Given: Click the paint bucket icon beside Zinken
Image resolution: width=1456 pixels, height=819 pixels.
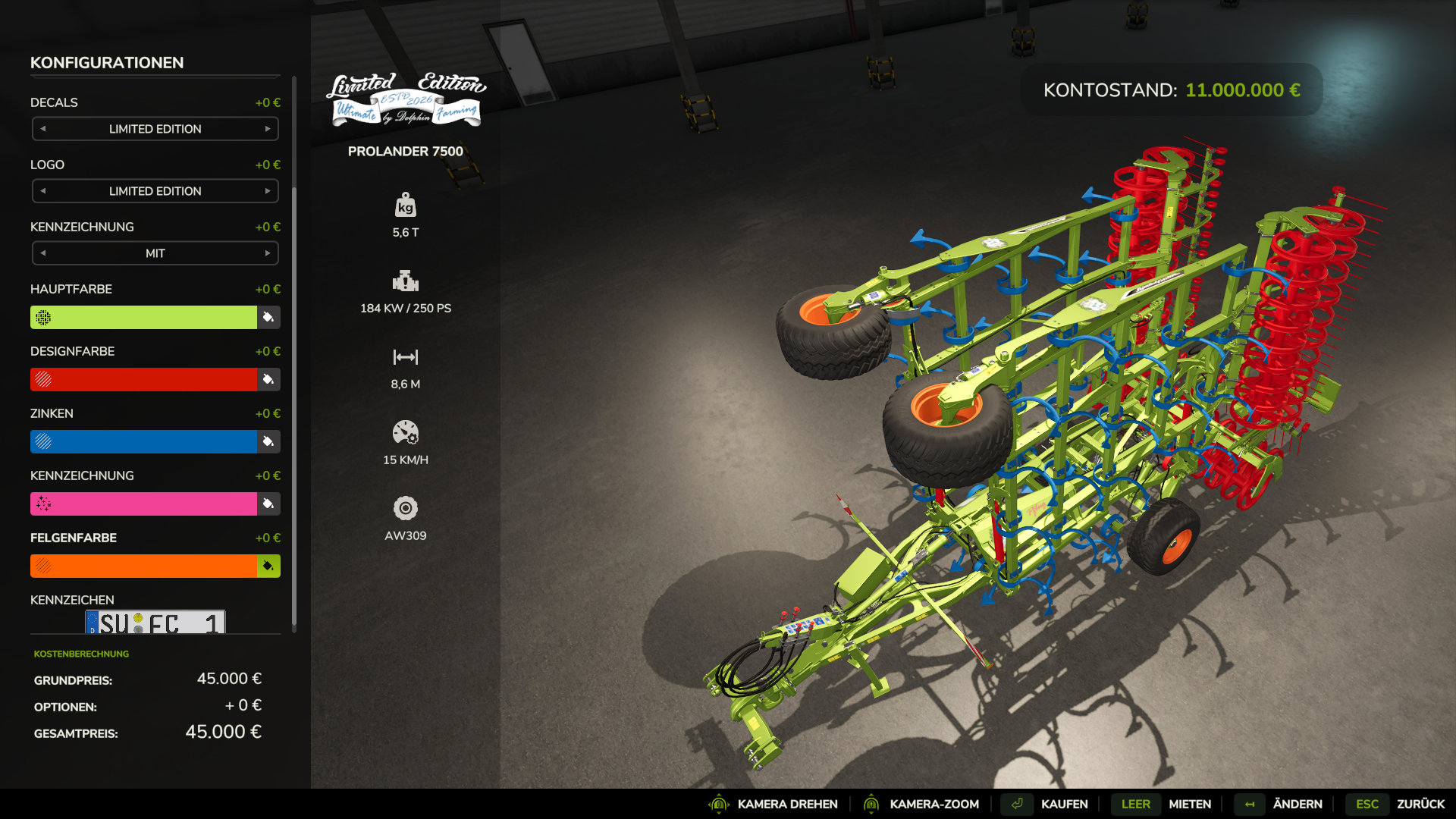Looking at the screenshot, I should [268, 441].
